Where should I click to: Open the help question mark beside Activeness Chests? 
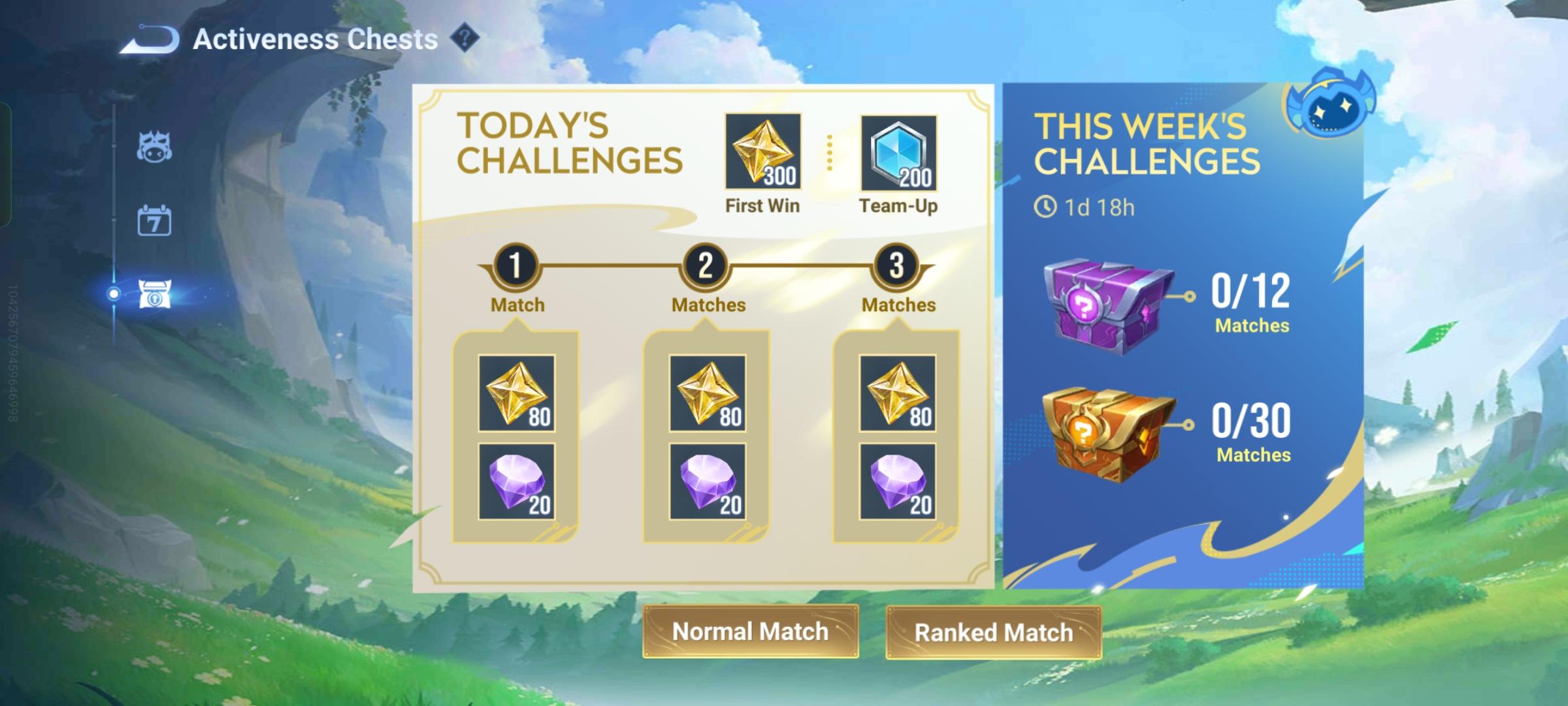coord(464,39)
